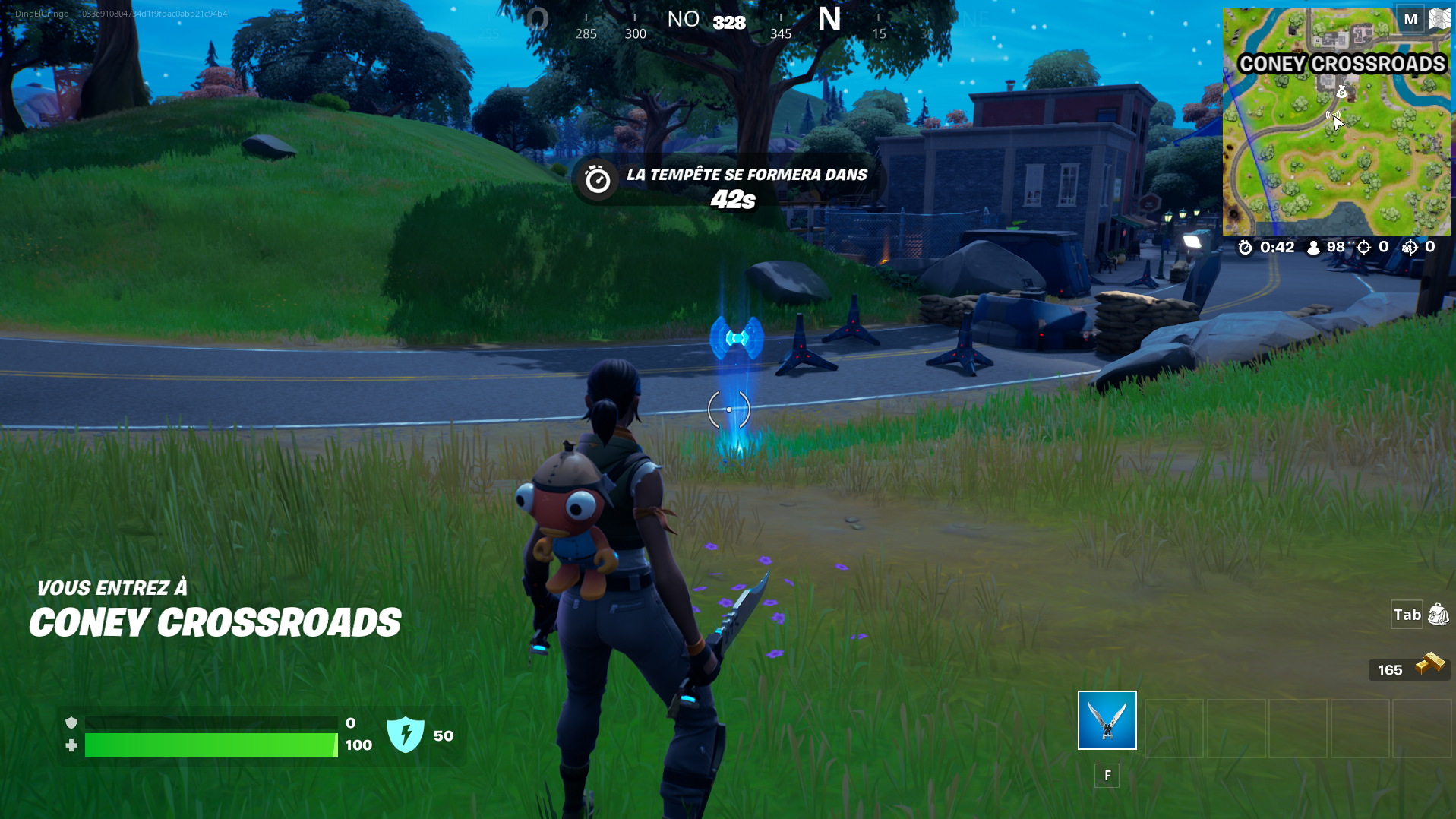This screenshot has height=819, width=1456.
Task: Click the empty shield bar
Action: [210, 722]
